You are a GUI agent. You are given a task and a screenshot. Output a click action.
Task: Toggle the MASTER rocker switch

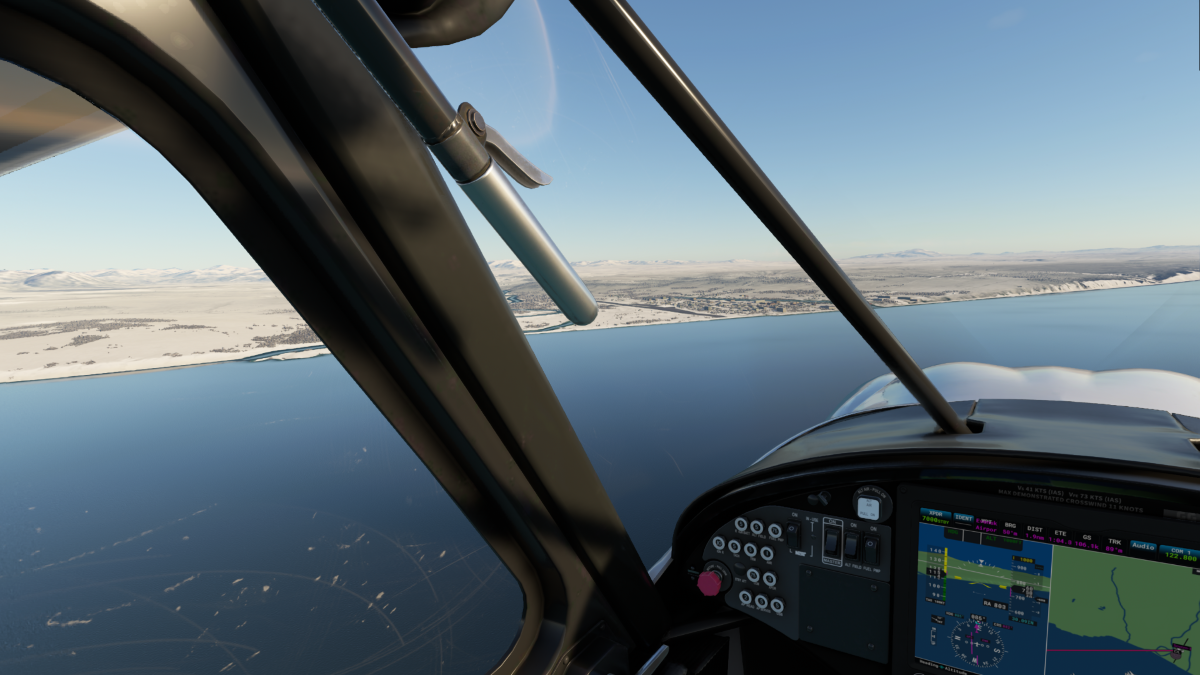coord(832,543)
